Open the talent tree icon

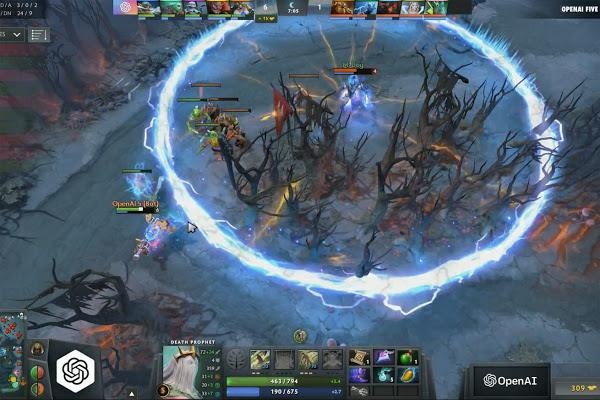click(x=235, y=360)
